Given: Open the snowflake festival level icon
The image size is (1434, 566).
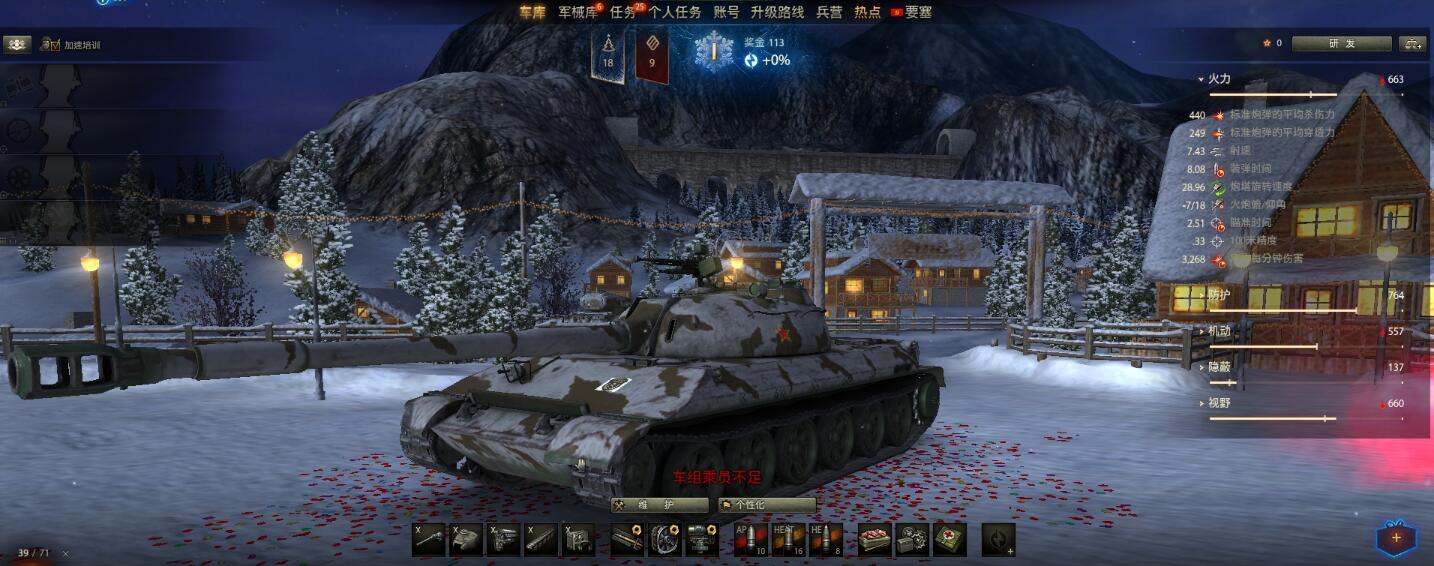Looking at the screenshot, I should [715, 51].
